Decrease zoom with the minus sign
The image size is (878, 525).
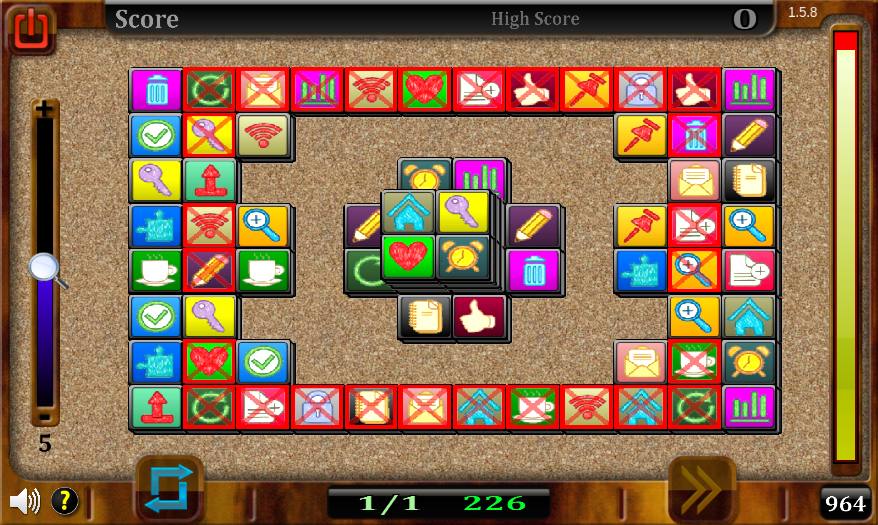(x=45, y=416)
